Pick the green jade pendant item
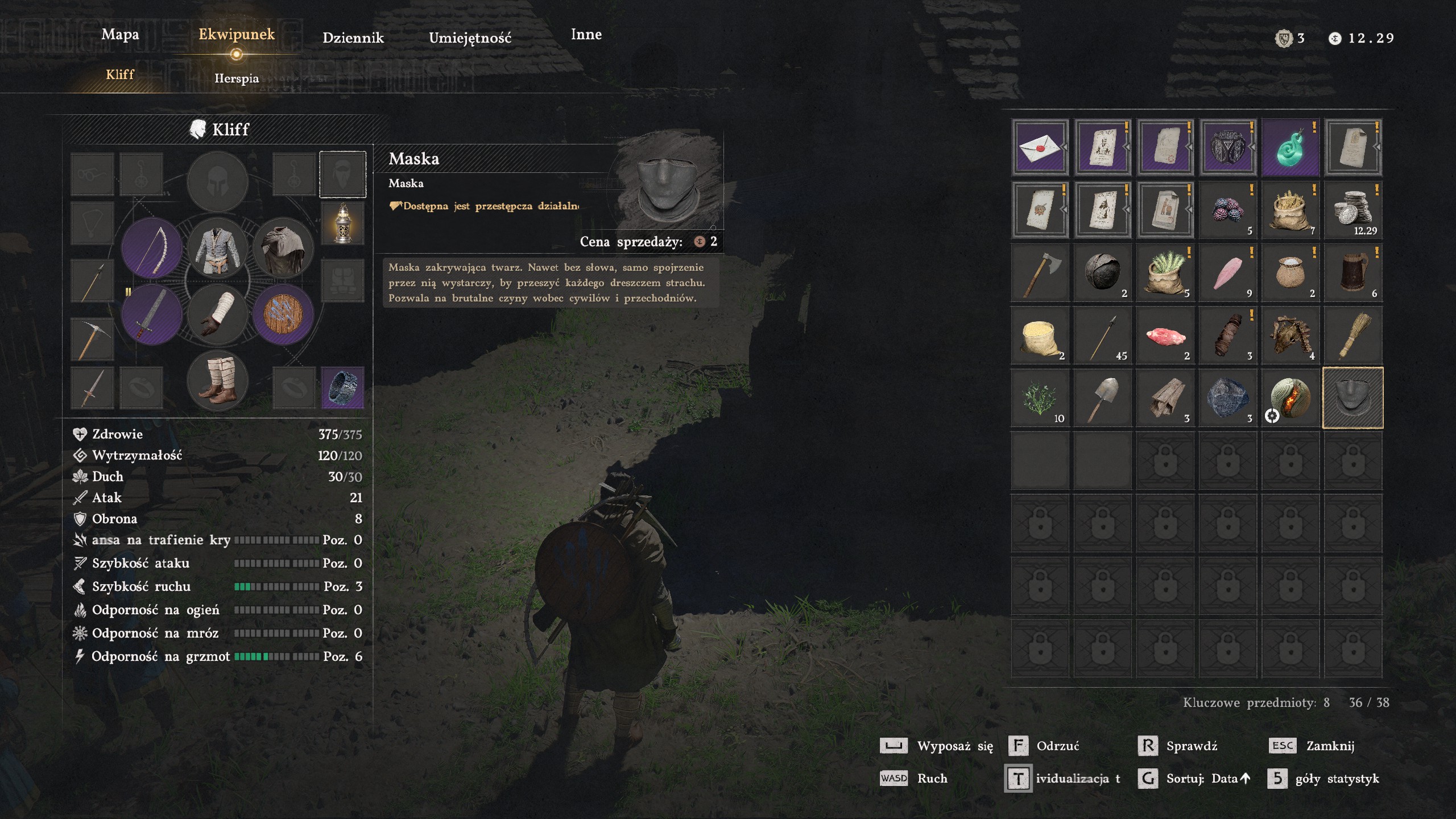Image resolution: width=1456 pixels, height=819 pixels. tap(1290, 147)
